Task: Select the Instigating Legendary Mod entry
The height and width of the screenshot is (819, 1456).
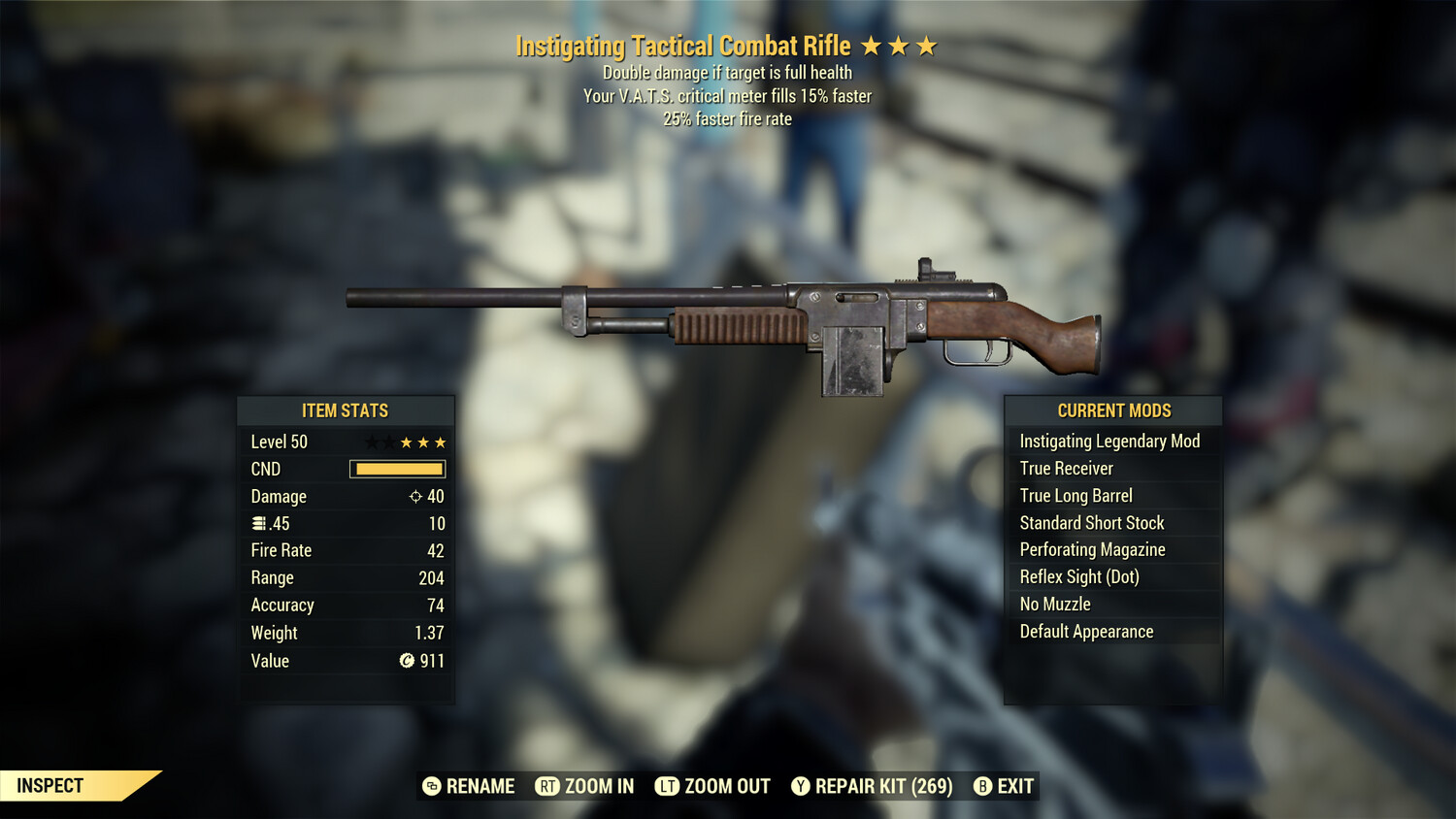Action: [1109, 441]
